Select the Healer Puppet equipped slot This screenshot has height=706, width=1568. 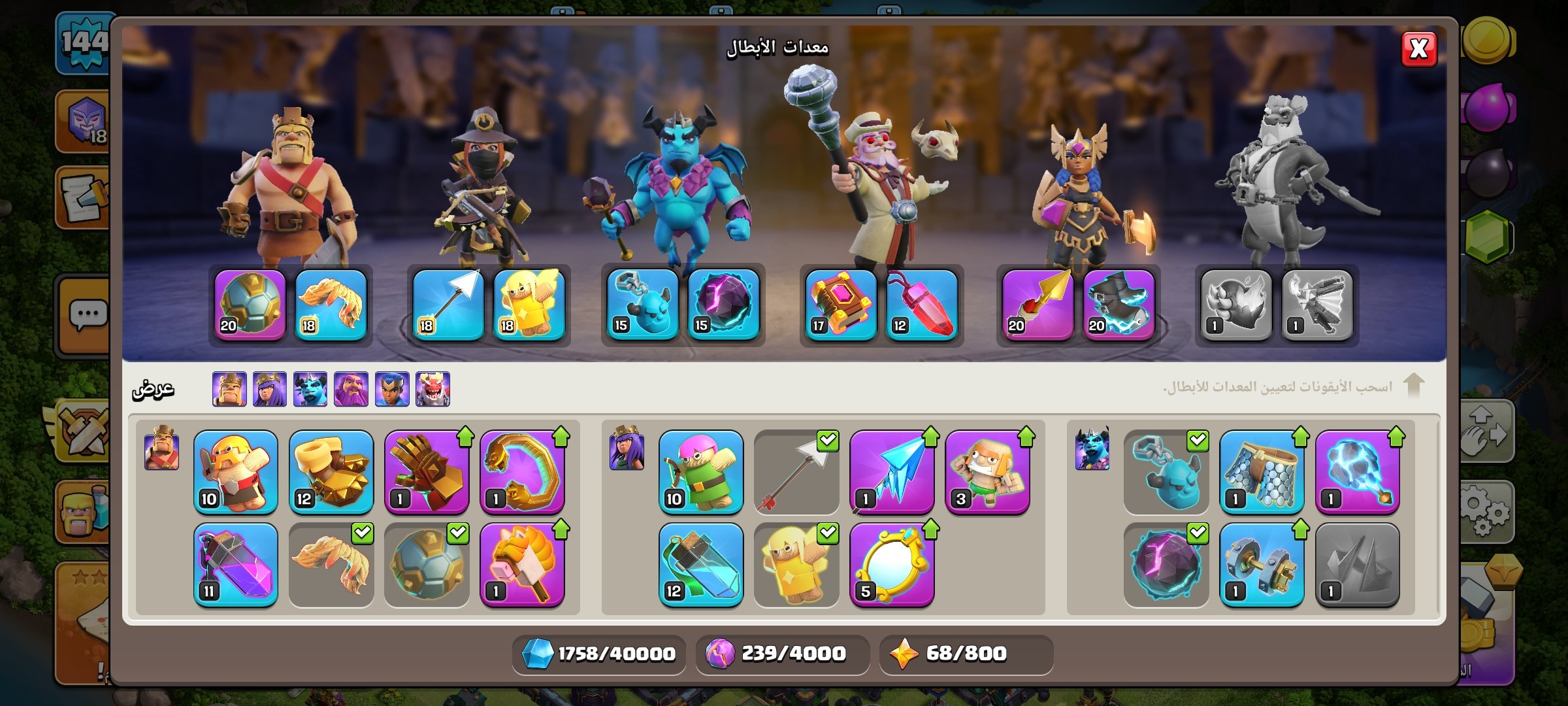(x=529, y=305)
